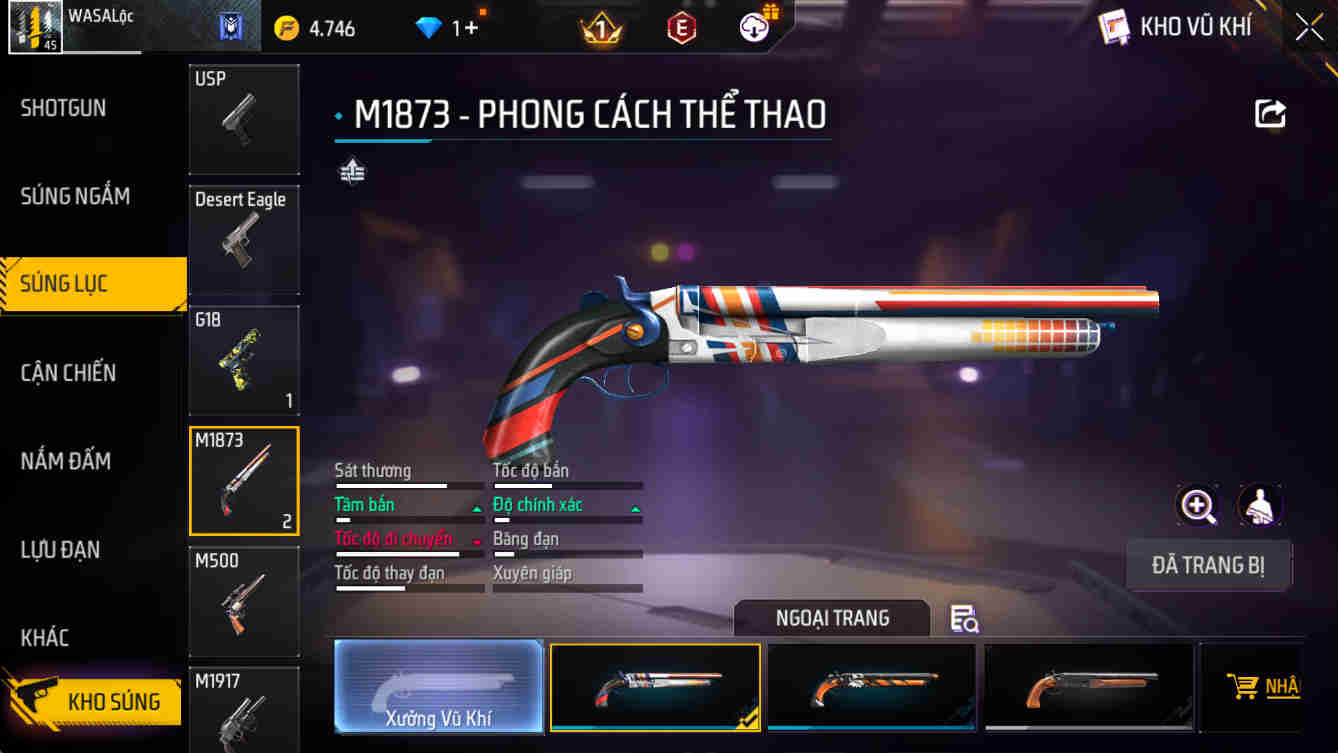This screenshot has height=753, width=1338.
Task: Click the Sát thương stat bar
Action: coord(409,482)
